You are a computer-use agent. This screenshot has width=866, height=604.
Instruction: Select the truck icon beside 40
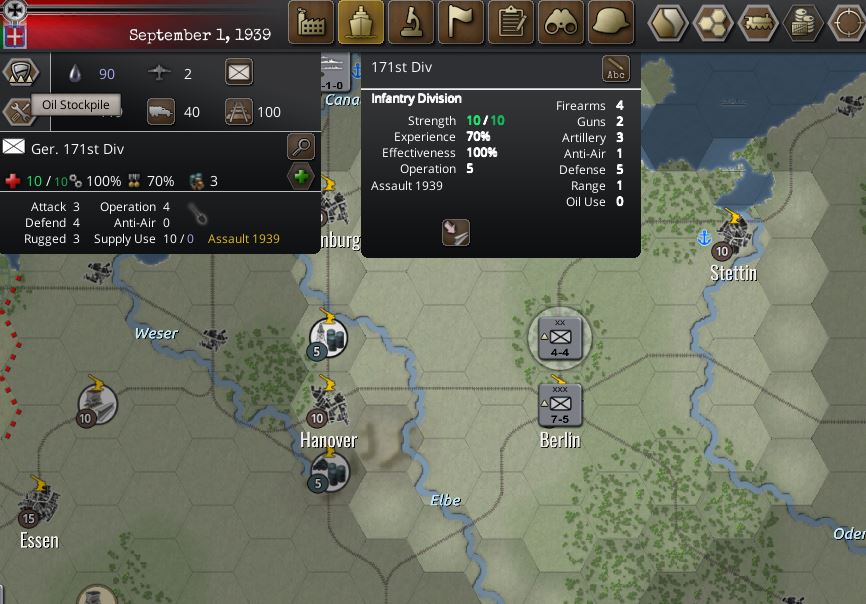point(161,112)
